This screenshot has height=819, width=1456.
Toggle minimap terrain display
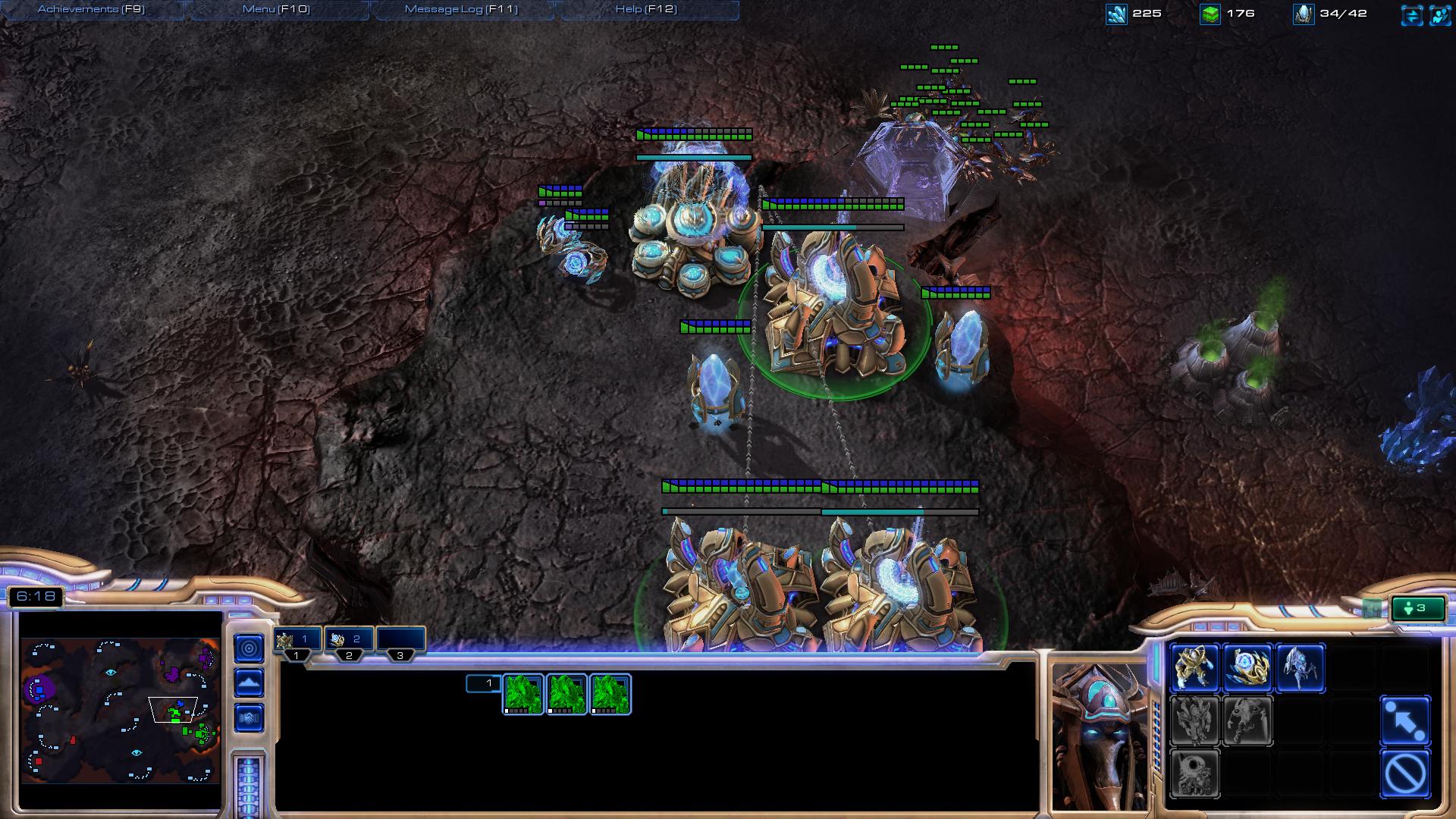coord(249,682)
